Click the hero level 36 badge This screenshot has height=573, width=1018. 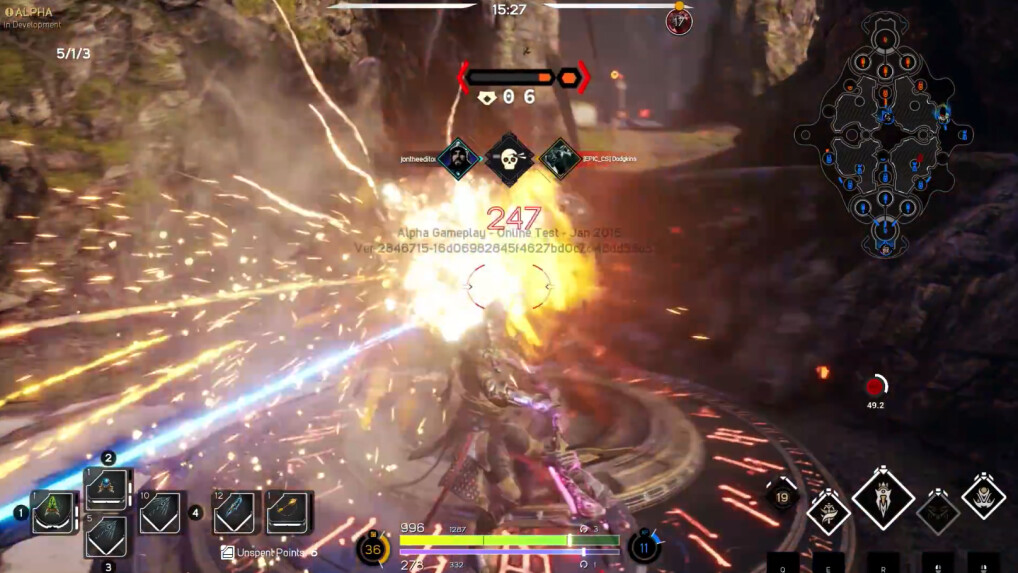click(373, 548)
